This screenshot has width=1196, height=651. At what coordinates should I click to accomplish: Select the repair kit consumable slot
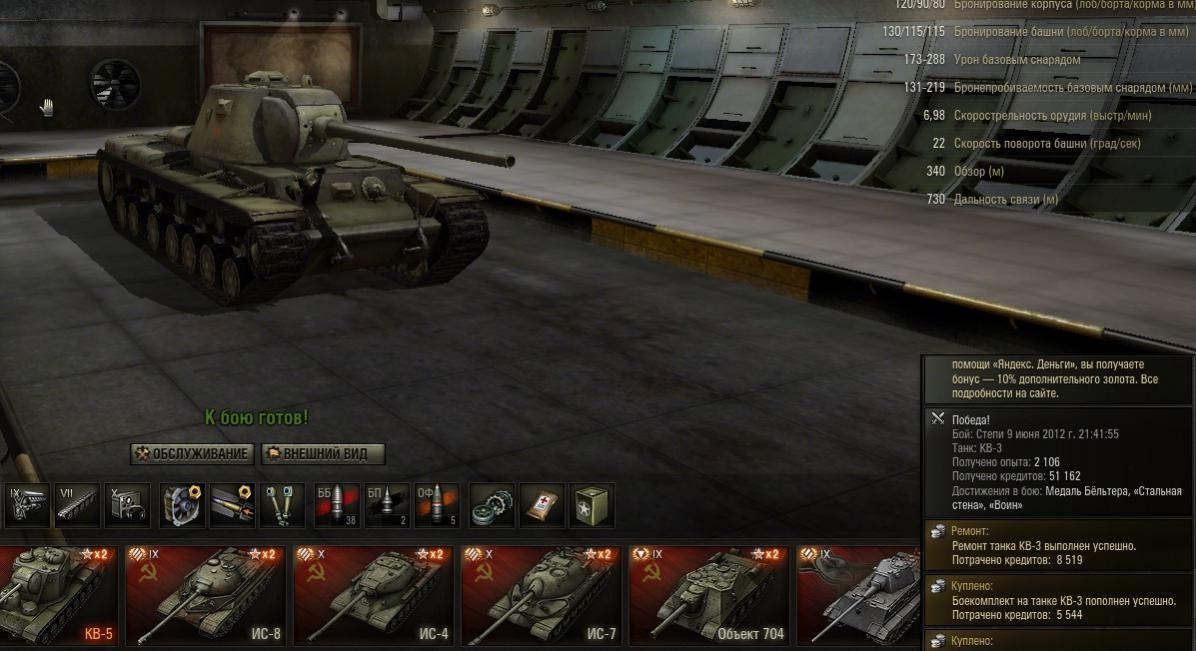click(x=491, y=505)
